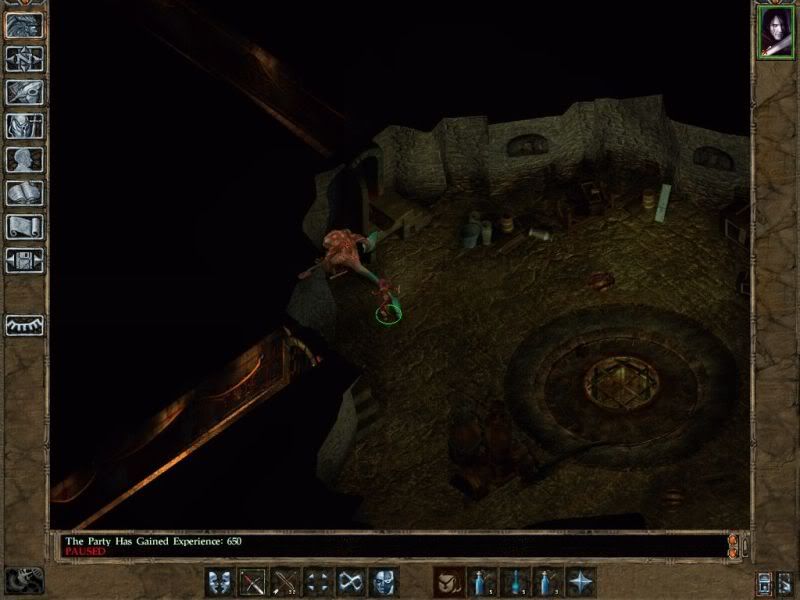Open the mage spellbook icon
The image size is (800, 600).
tap(23, 194)
